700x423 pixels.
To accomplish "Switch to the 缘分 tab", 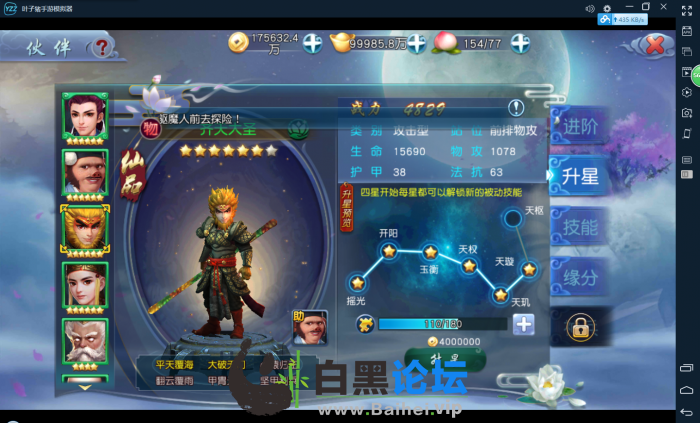I will coord(580,276).
